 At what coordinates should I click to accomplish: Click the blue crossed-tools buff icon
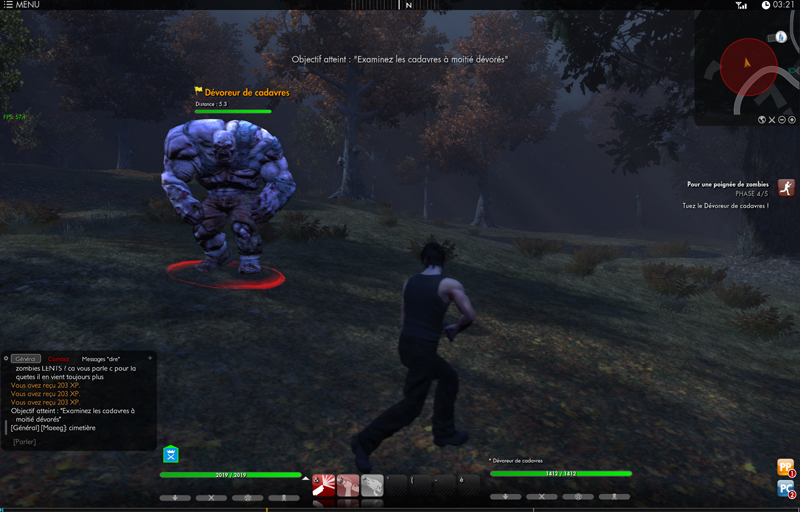[x=171, y=455]
